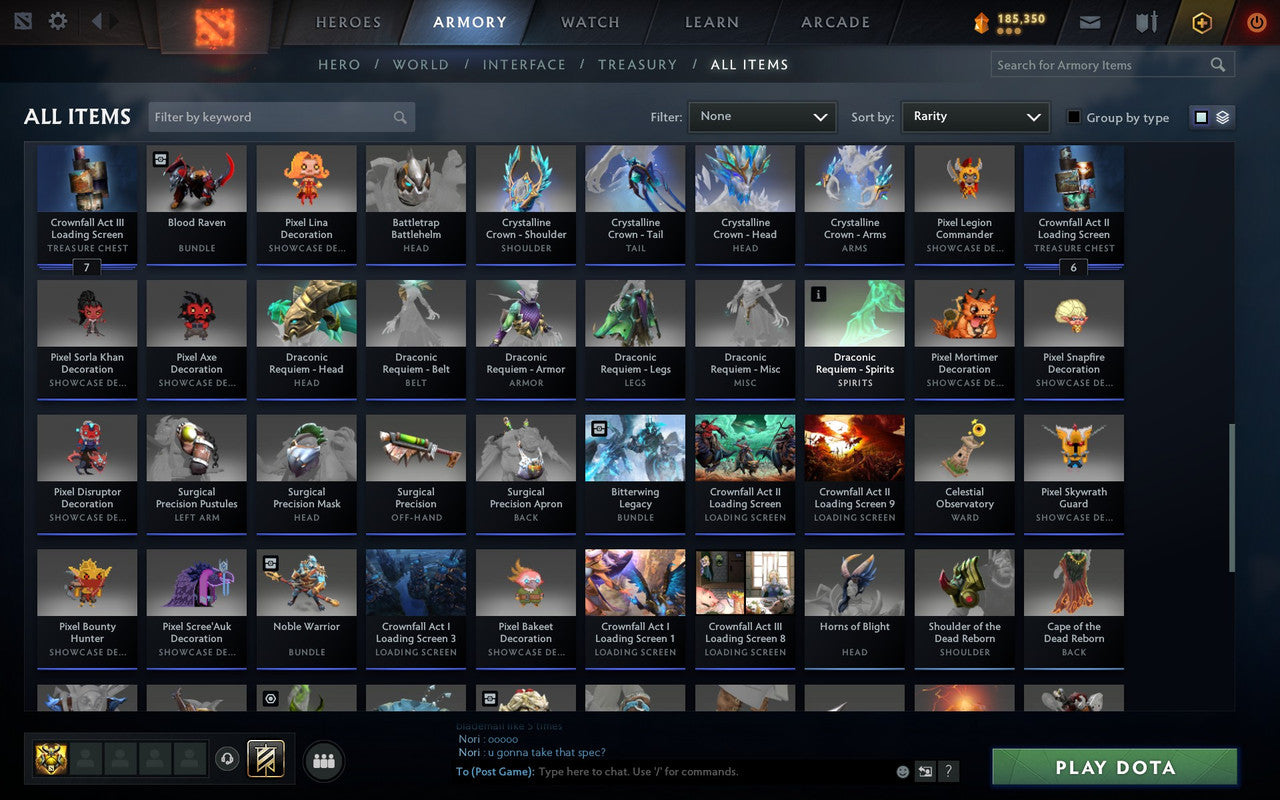Click the power/exit button top right
The width and height of the screenshot is (1280, 800).
click(1256, 22)
